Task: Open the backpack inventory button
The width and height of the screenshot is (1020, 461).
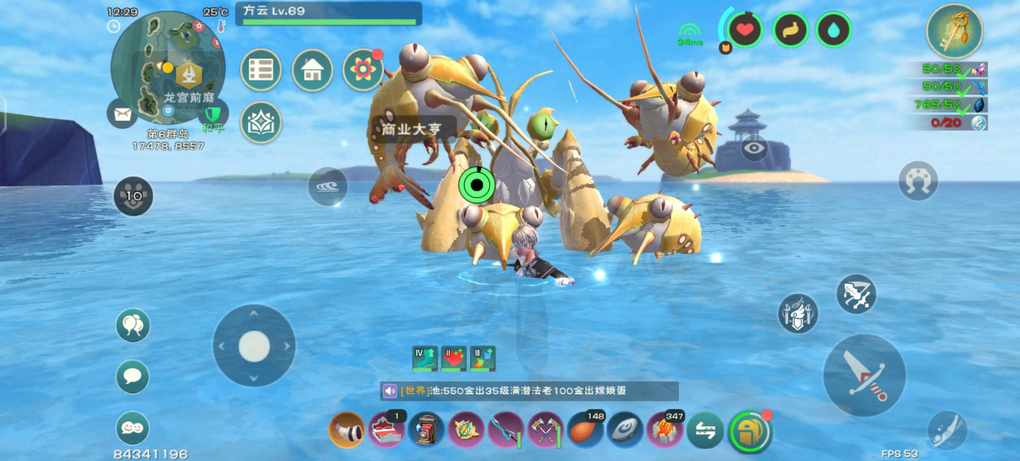Action: pyautogui.click(x=750, y=431)
